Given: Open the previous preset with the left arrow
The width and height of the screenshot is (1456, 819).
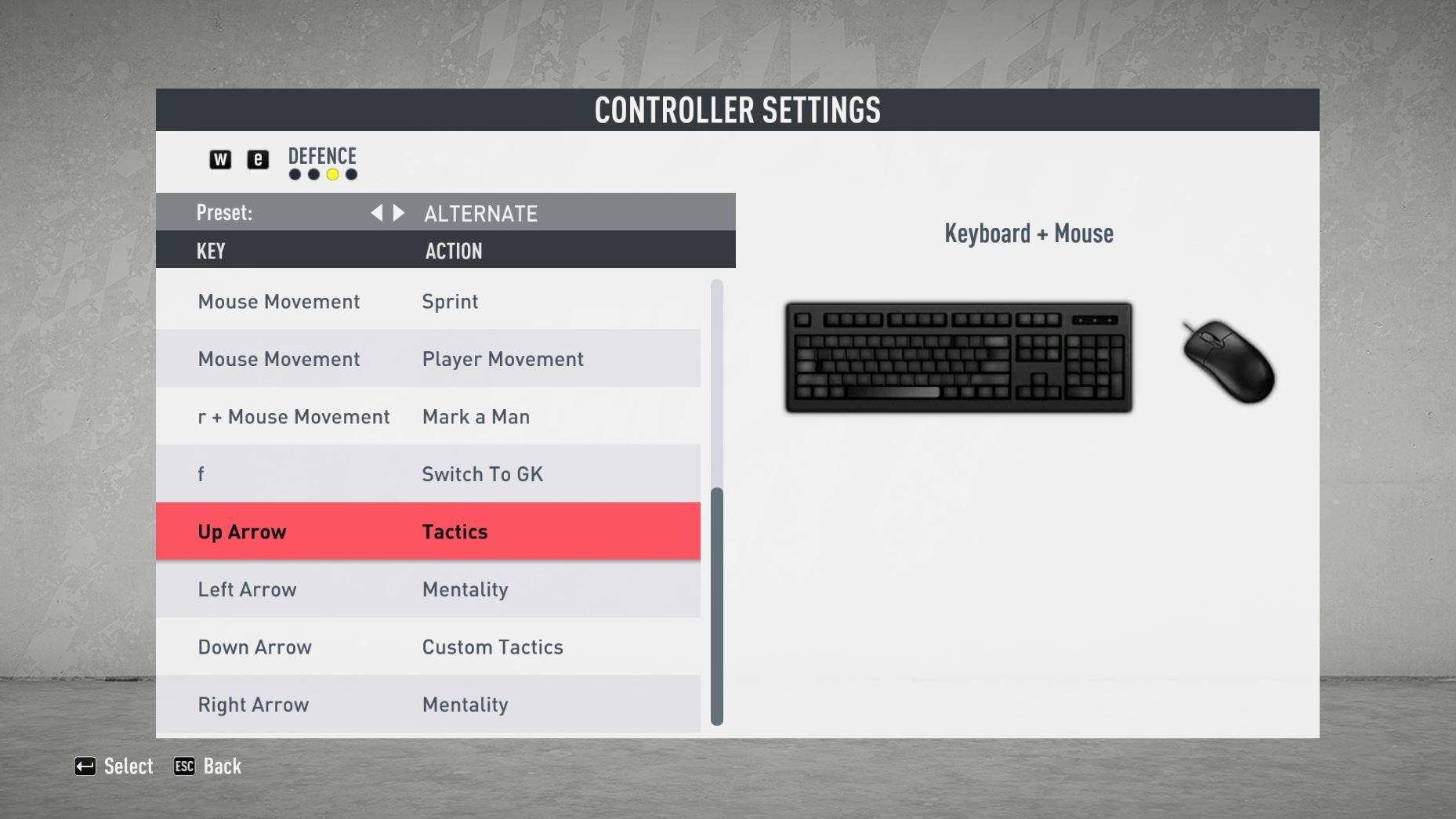Looking at the screenshot, I should click(x=376, y=212).
